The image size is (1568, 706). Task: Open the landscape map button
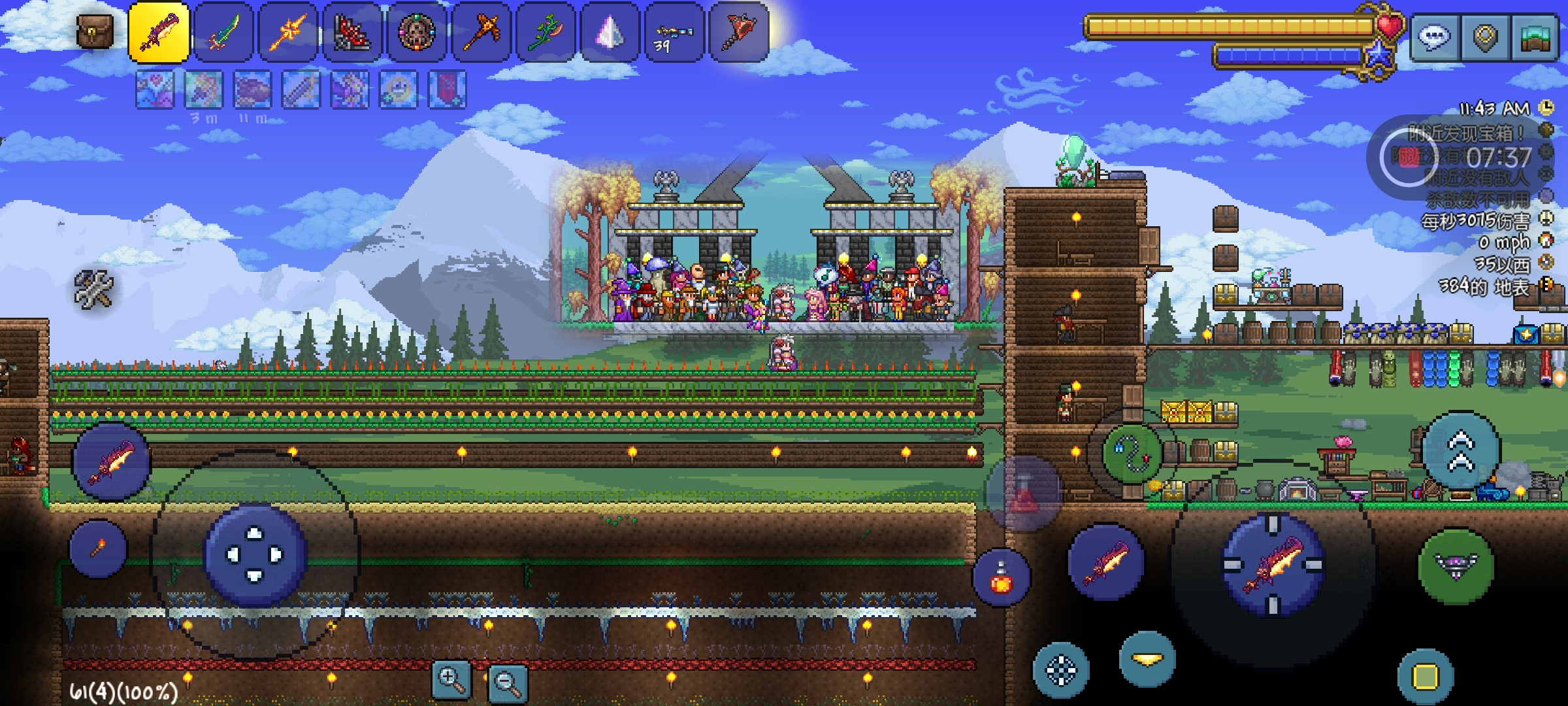pos(1534,38)
